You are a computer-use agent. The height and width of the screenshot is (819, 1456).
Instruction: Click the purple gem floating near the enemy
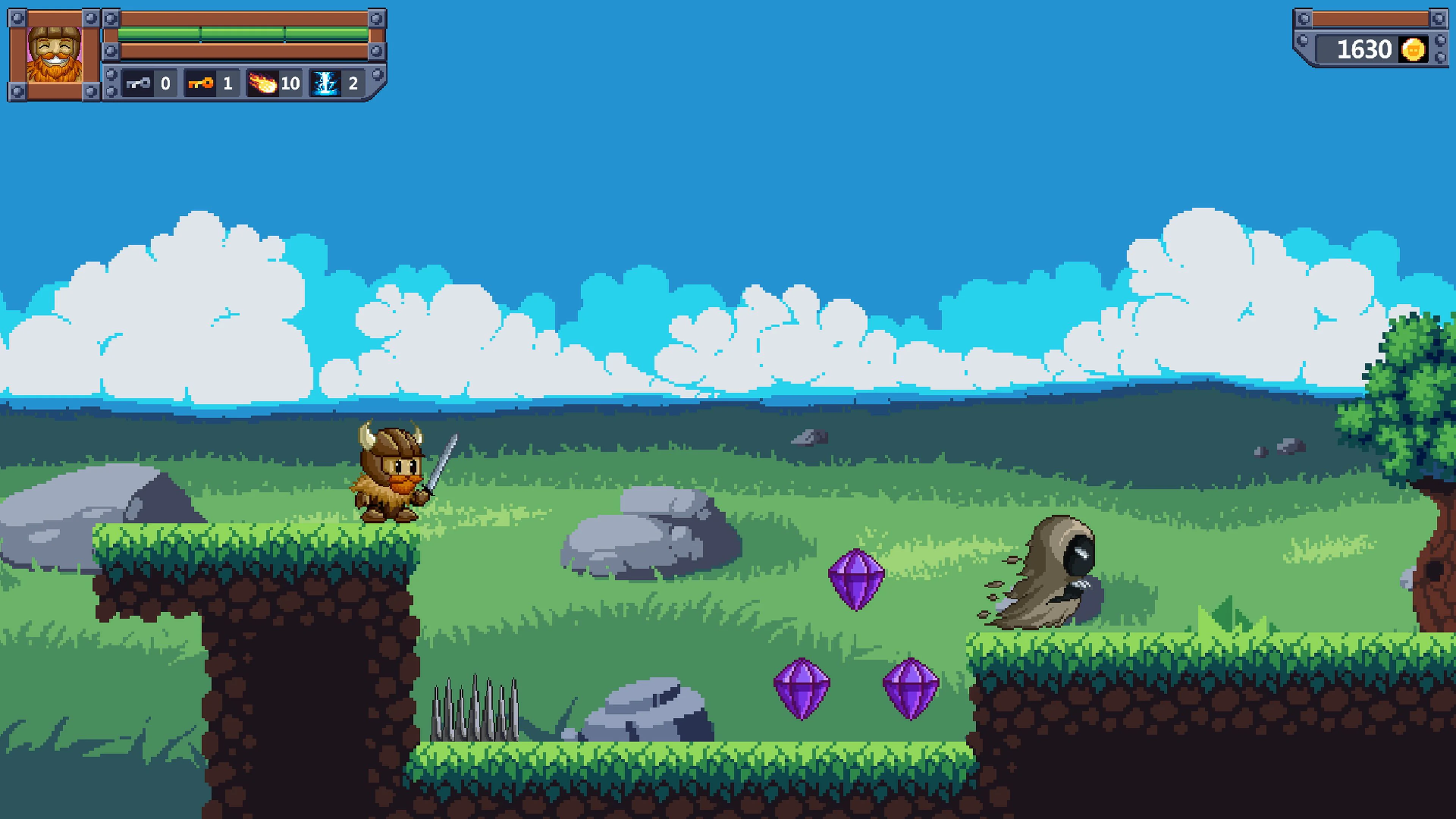[856, 577]
